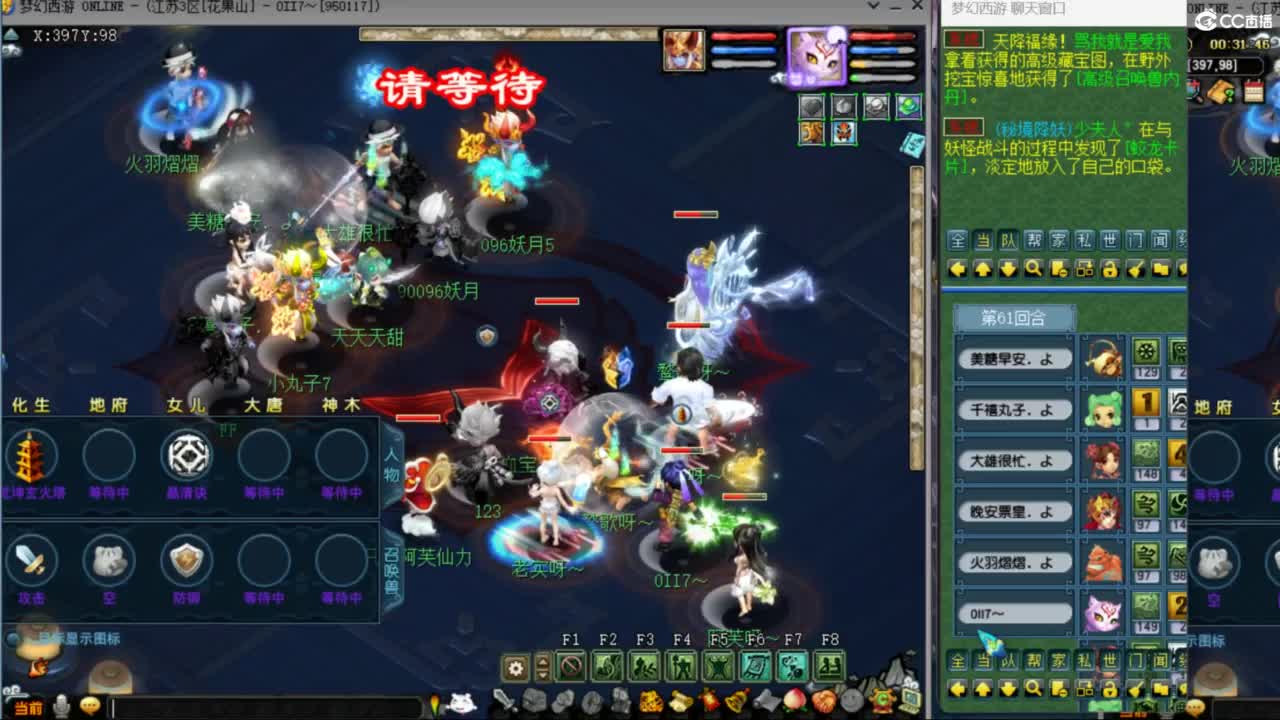The image size is (1280, 720).
Task: Click the yellow down arrow in the chat toolbar
Action: pyautogui.click(x=1009, y=268)
